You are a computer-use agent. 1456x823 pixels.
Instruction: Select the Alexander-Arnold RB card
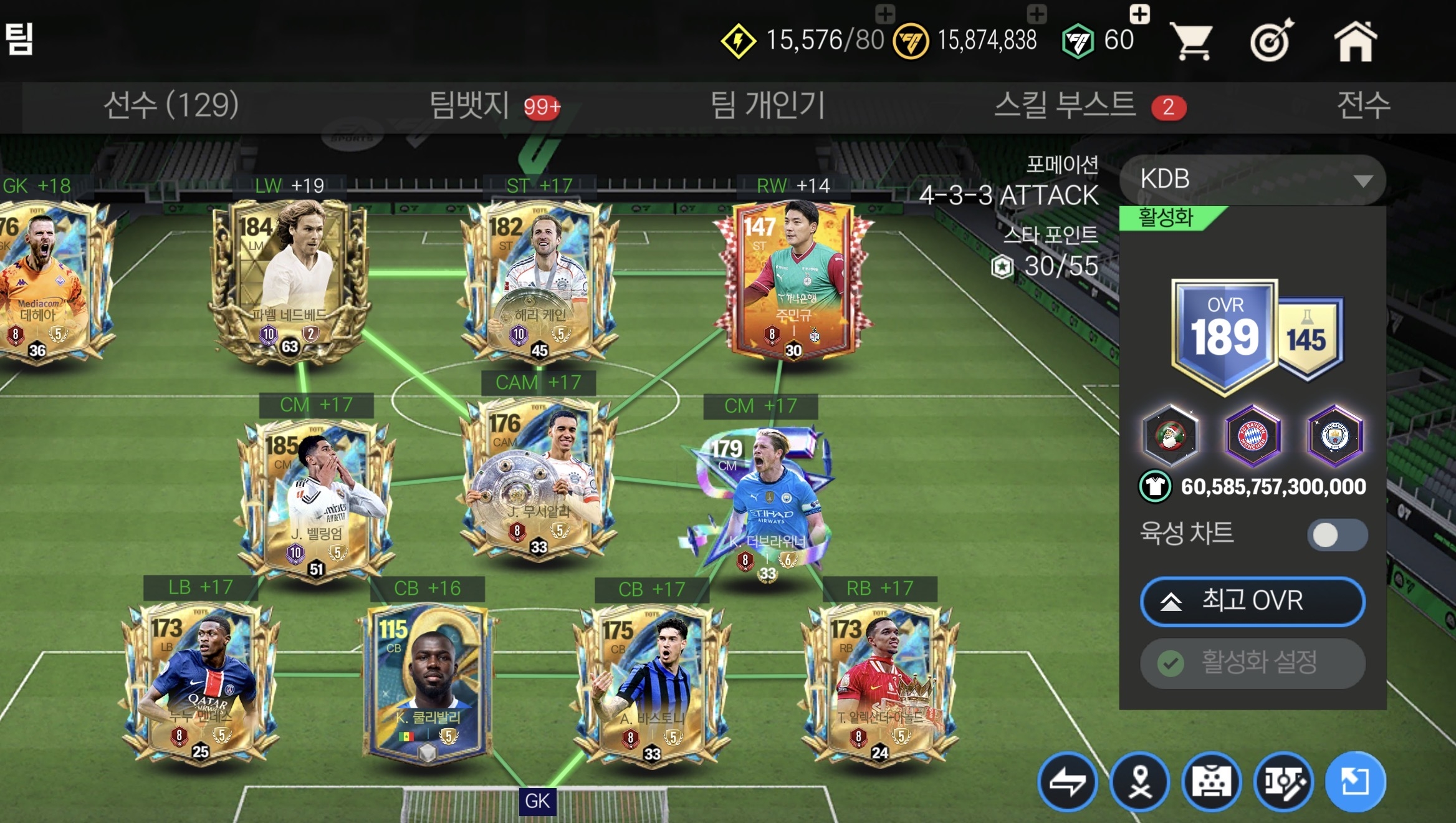(x=880, y=683)
